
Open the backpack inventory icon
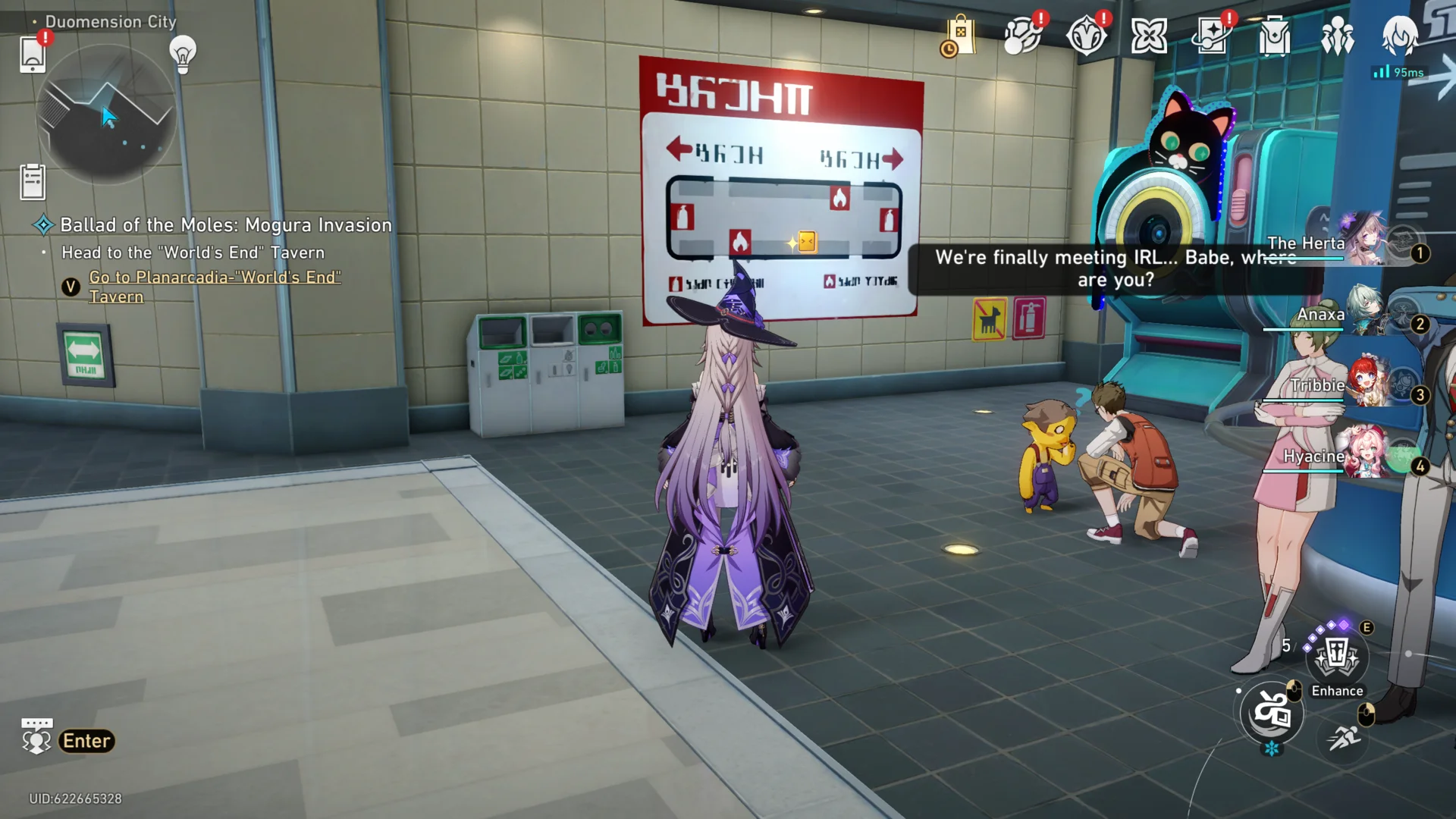coord(1273,34)
